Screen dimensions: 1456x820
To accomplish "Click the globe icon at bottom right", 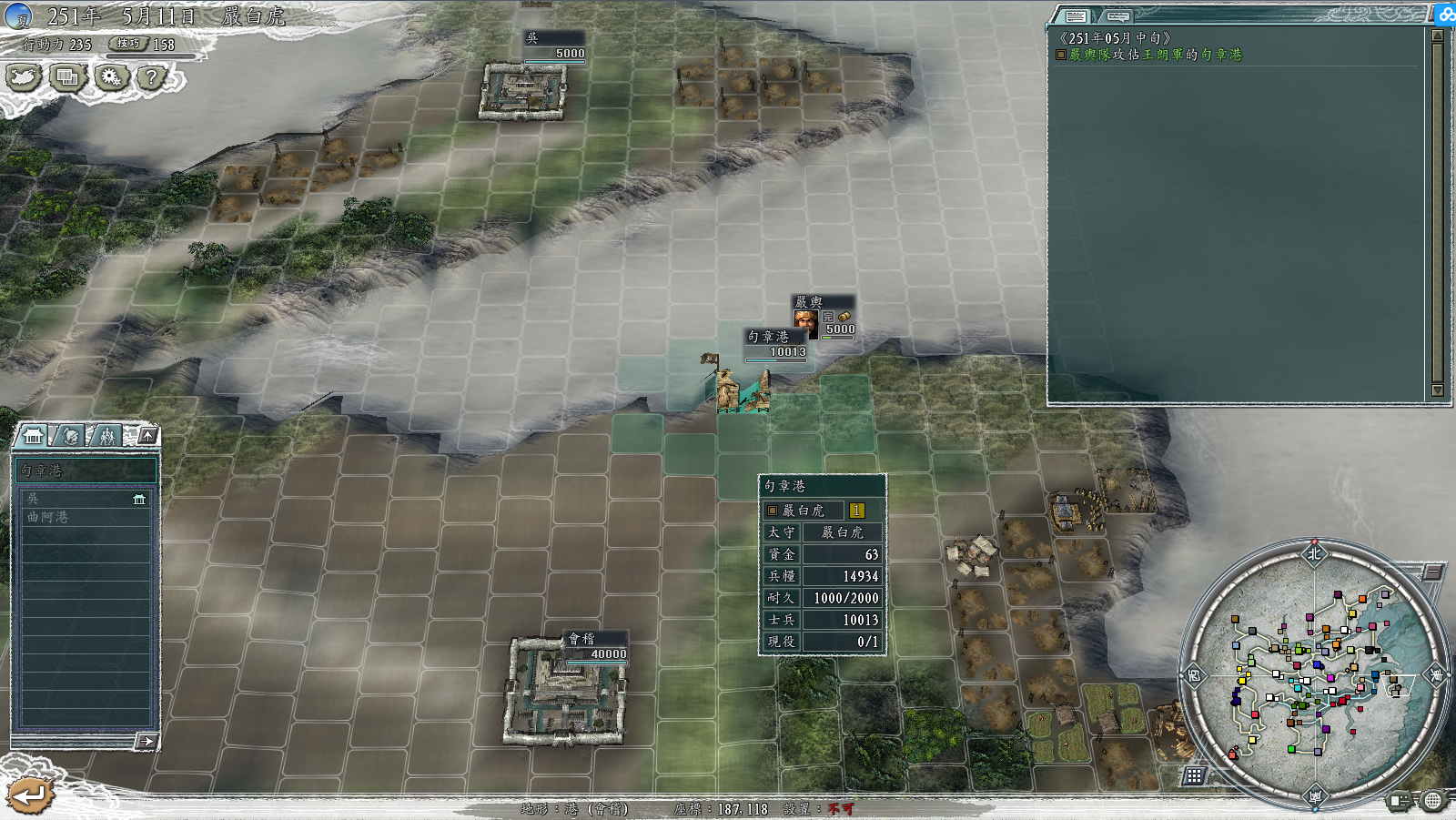I will tap(1433, 801).
